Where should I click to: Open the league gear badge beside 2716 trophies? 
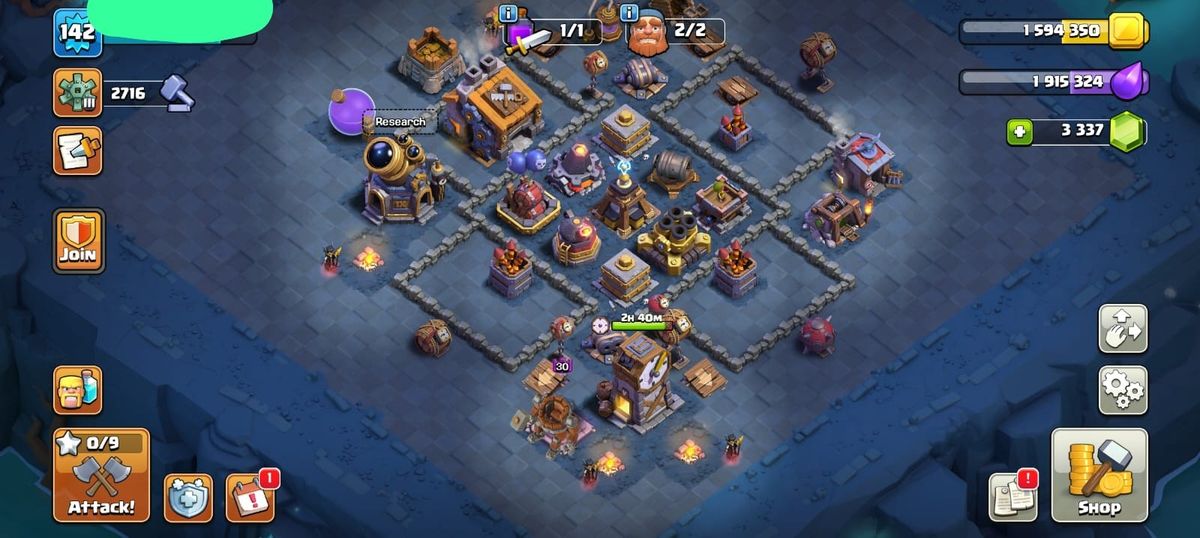78,93
